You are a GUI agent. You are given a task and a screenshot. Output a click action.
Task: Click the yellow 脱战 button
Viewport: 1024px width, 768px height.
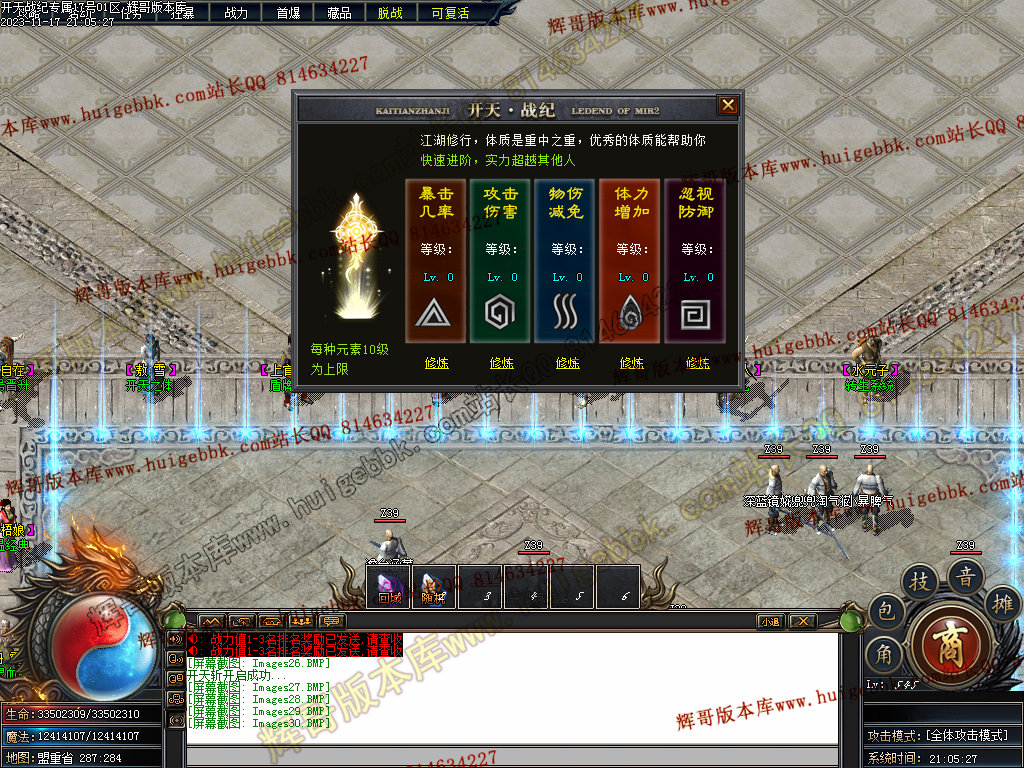[391, 13]
